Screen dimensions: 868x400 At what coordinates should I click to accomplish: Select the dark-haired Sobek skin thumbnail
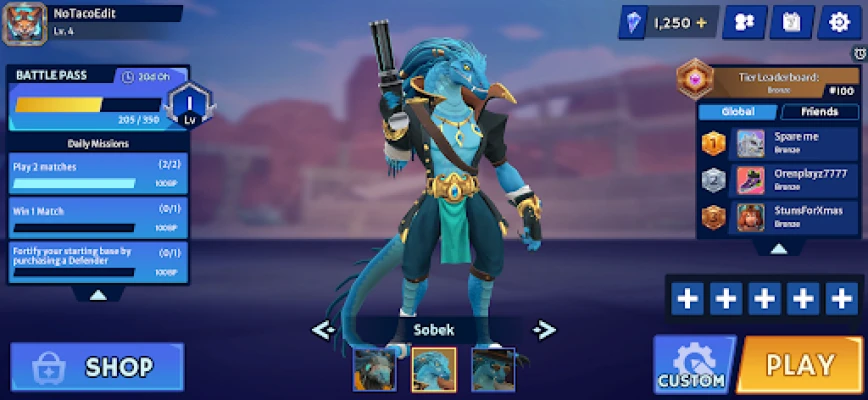pyautogui.click(x=373, y=369)
